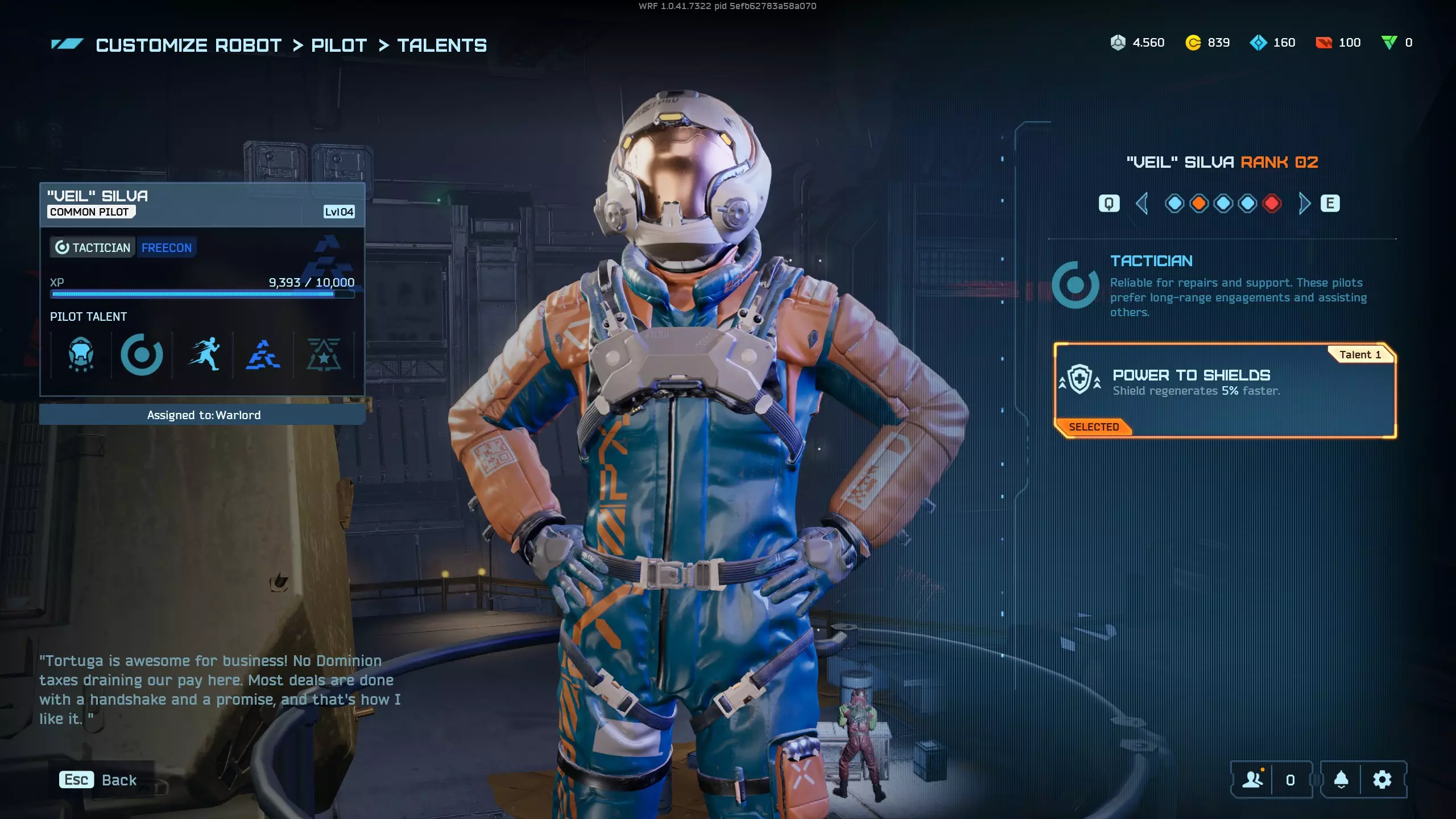Select the Power to Shields talent card
Screen dimensions: 1456x819
coord(1225,390)
